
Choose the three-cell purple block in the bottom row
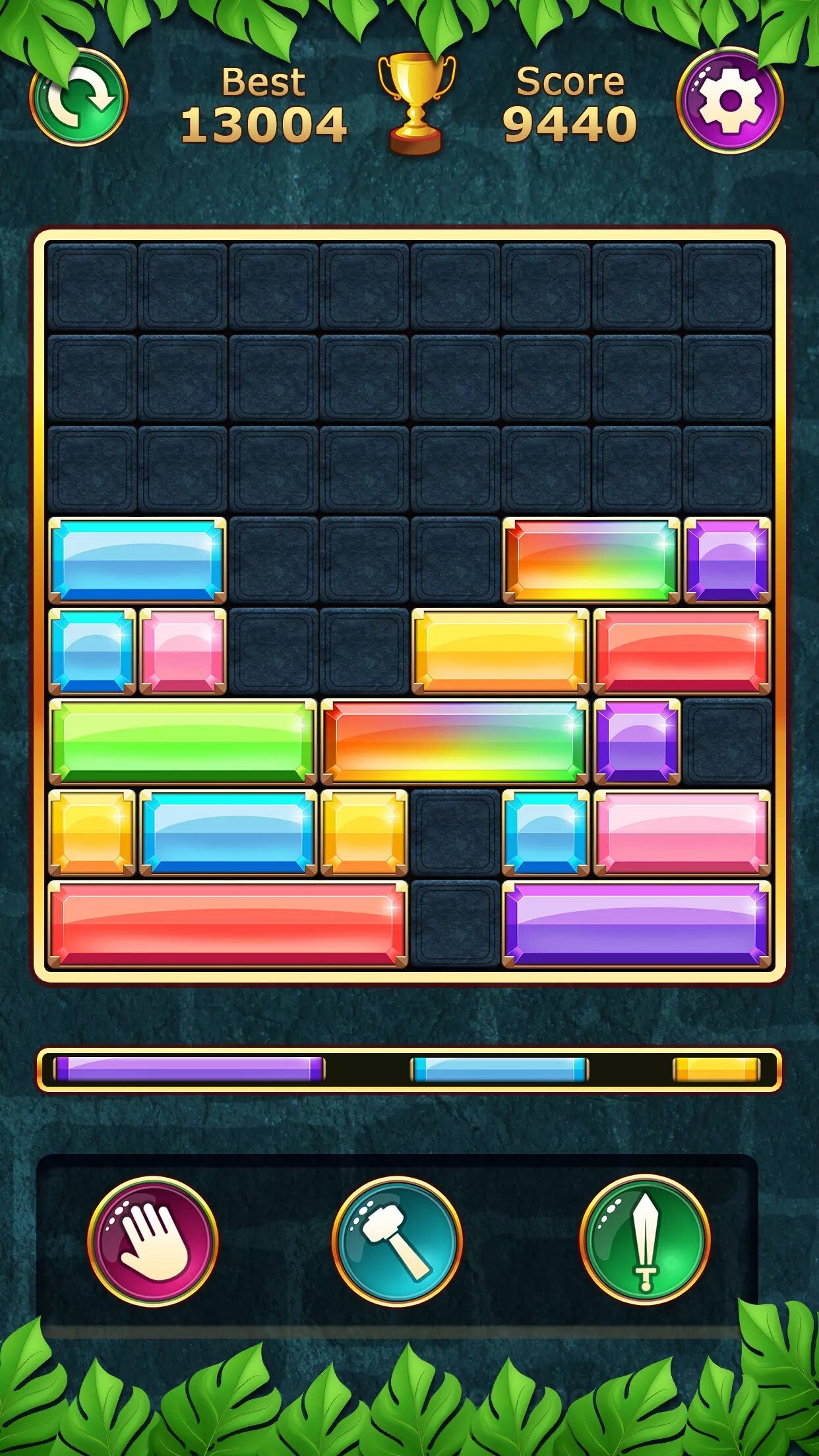pyautogui.click(x=636, y=924)
